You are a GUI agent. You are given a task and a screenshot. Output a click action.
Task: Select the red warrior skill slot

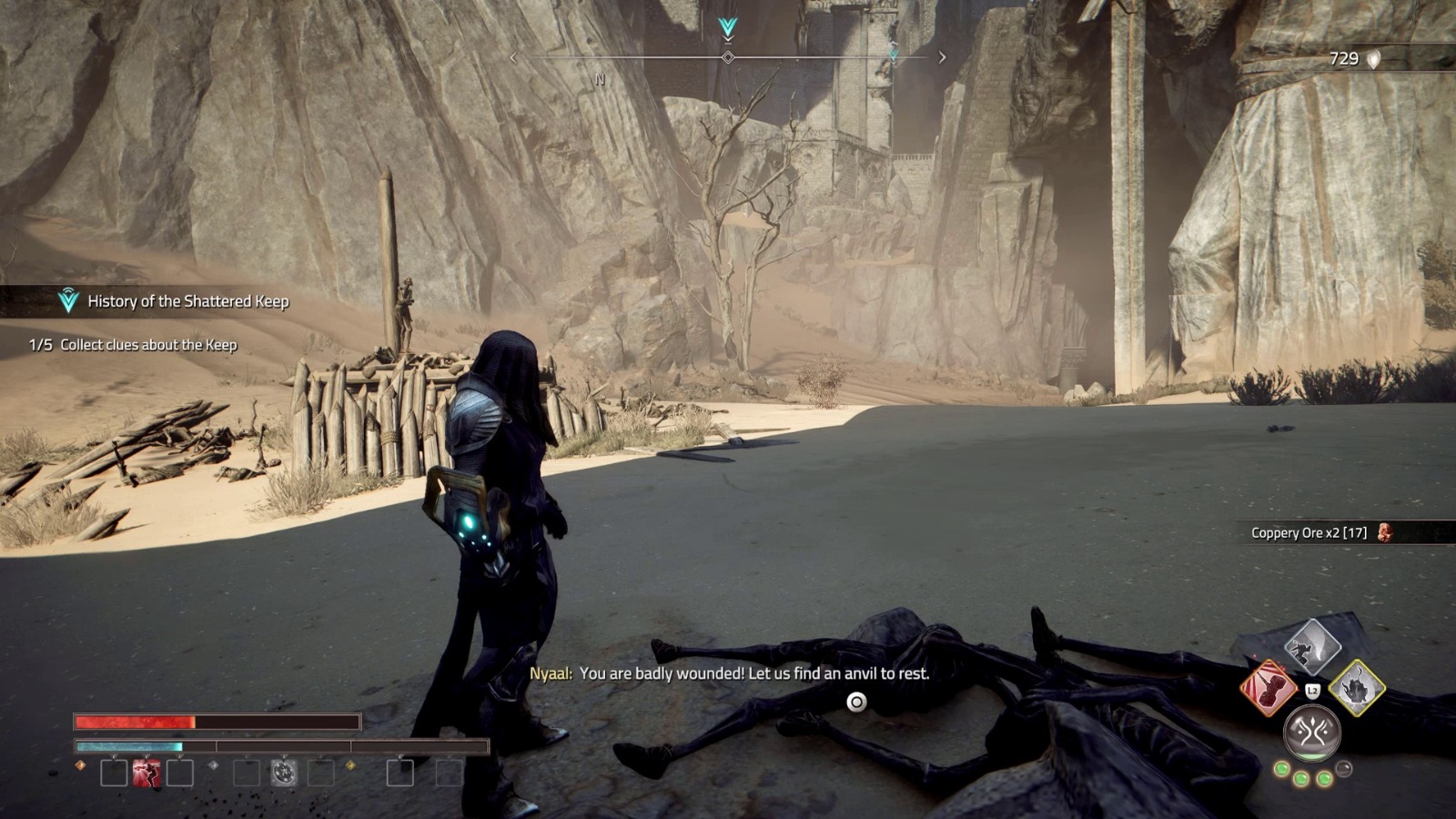tap(147, 773)
